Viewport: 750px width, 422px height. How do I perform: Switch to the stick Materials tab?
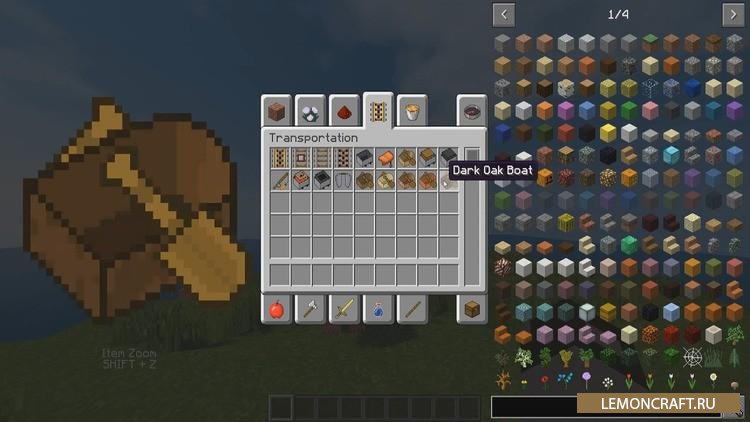(411, 309)
